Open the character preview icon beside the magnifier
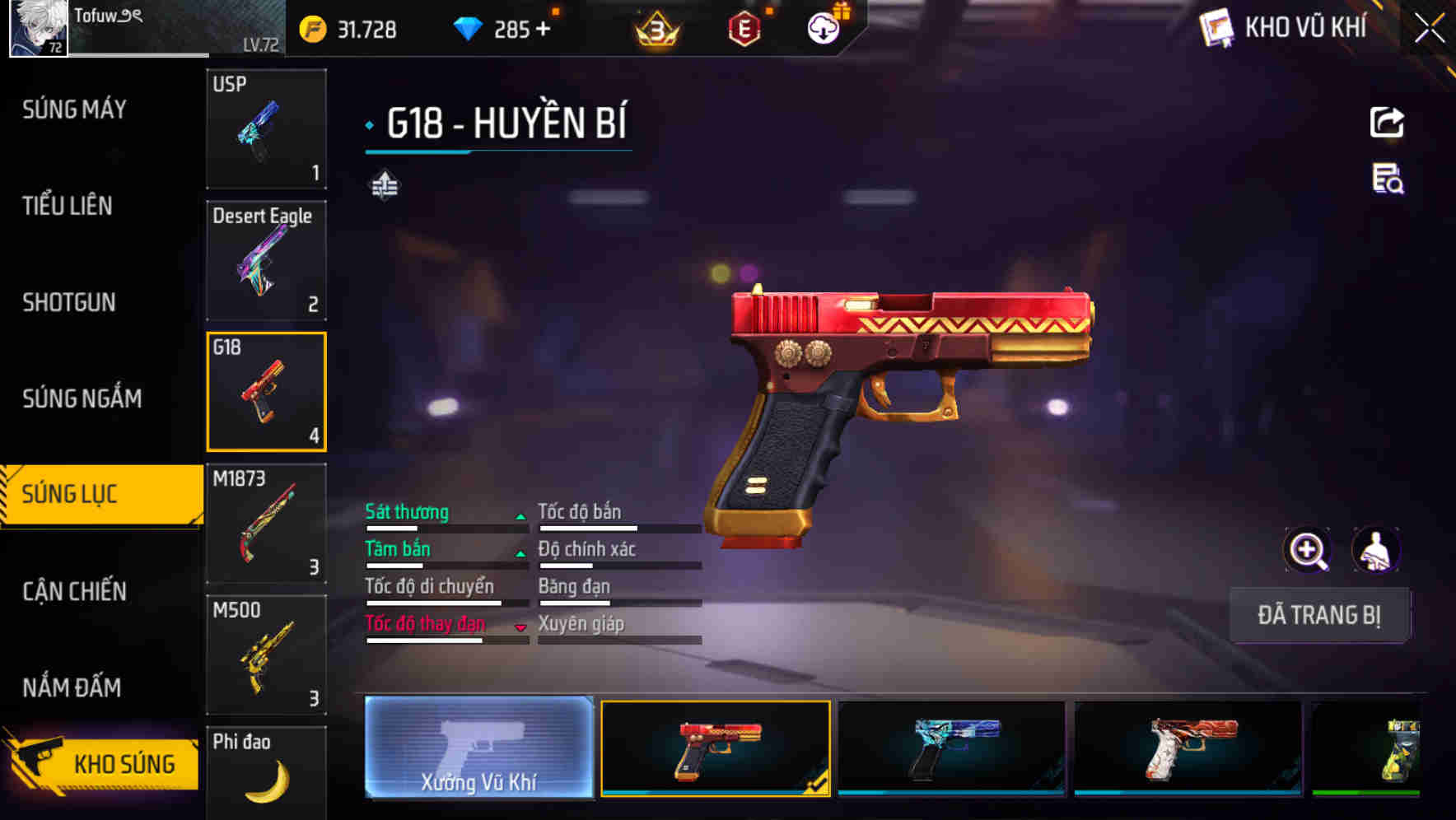 (x=1378, y=550)
